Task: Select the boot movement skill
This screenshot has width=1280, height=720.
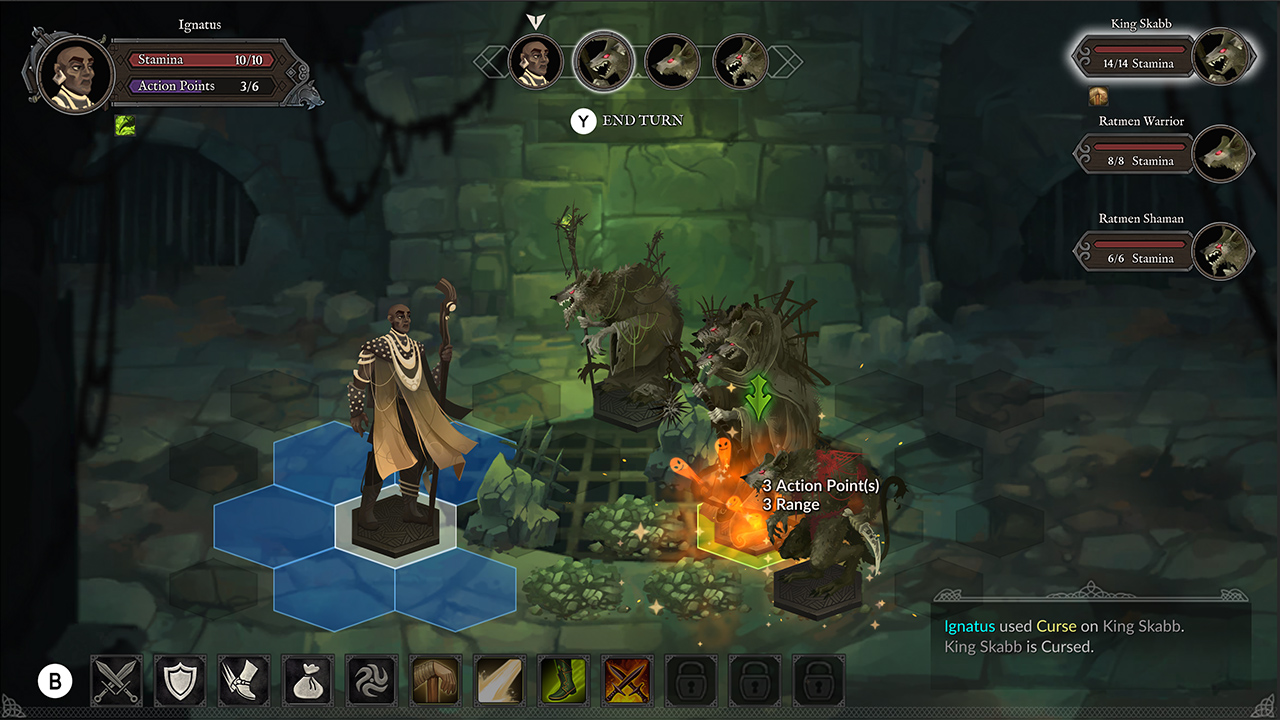Action: tap(244, 679)
